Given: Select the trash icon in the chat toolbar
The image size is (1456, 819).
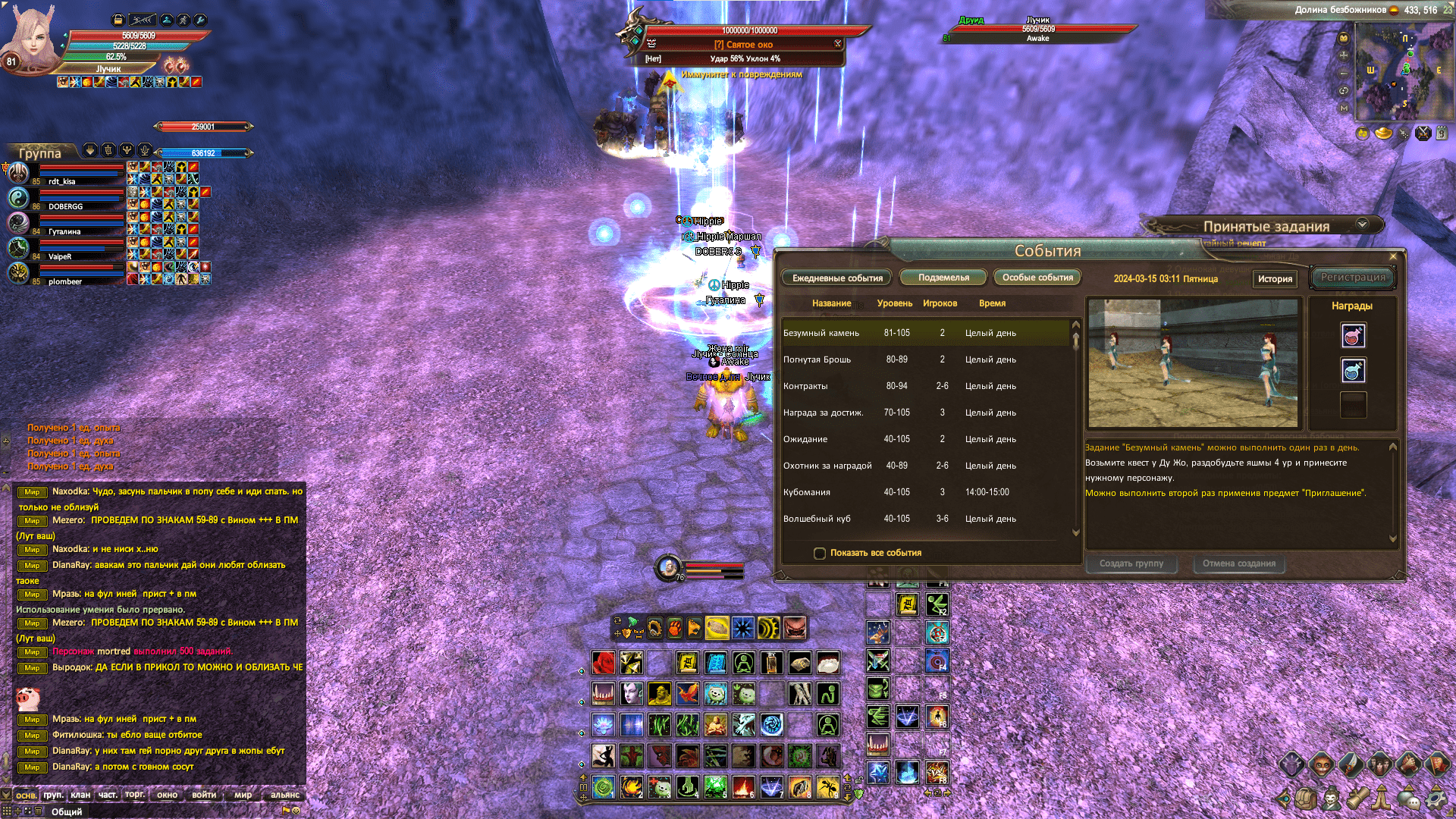Looking at the screenshot, I should click(38, 811).
